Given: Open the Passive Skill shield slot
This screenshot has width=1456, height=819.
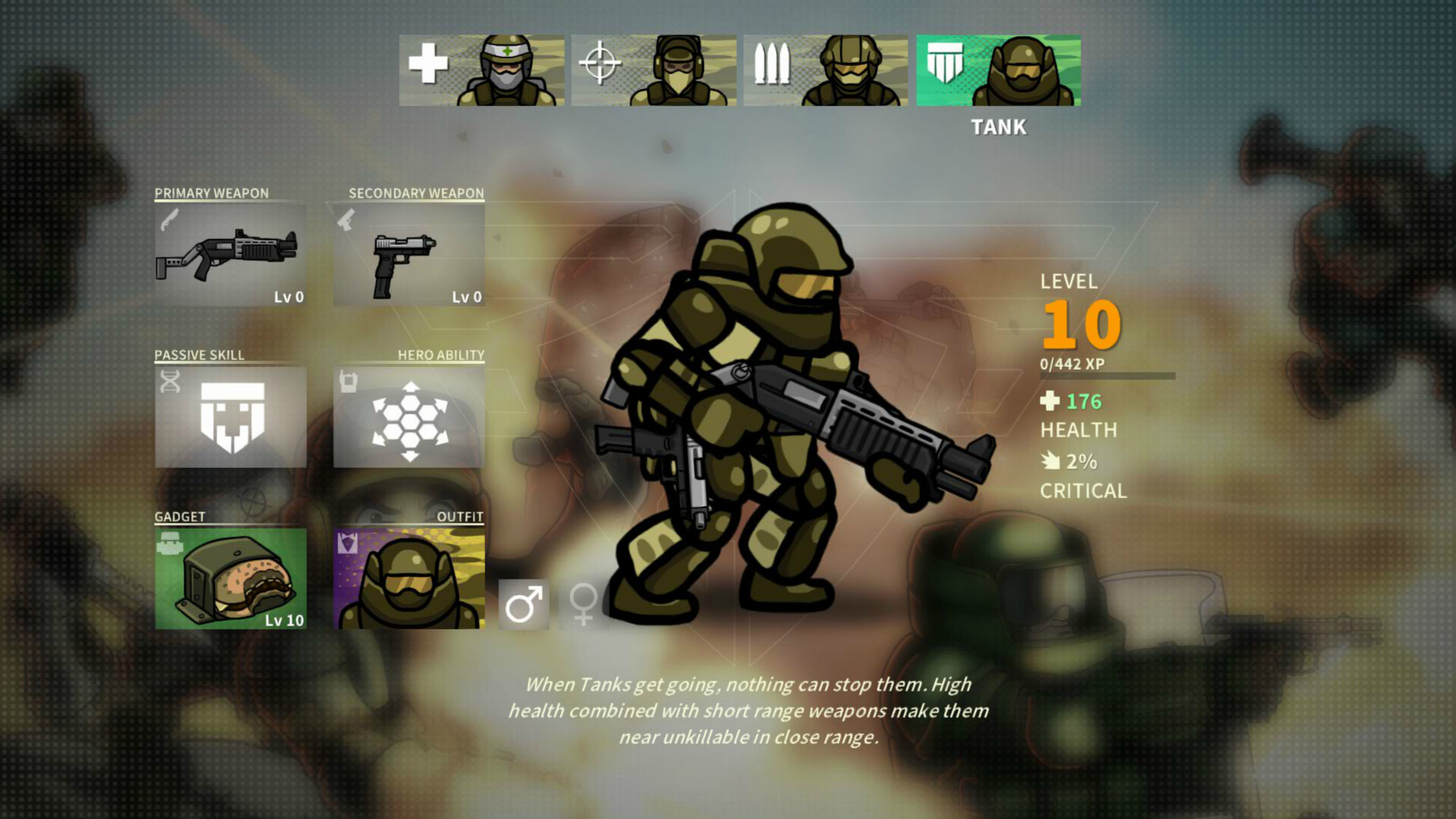Looking at the screenshot, I should (230, 416).
